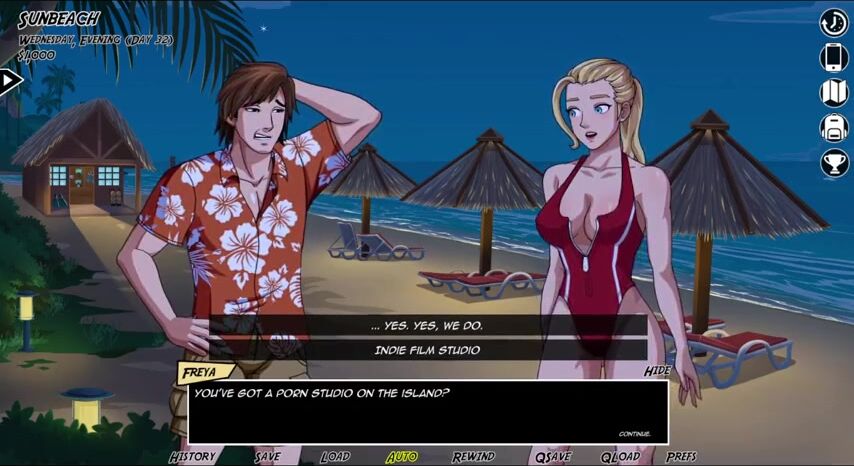This screenshot has height=466, width=854.
Task: Rewind the previous dialogue line
Action: coord(473,456)
